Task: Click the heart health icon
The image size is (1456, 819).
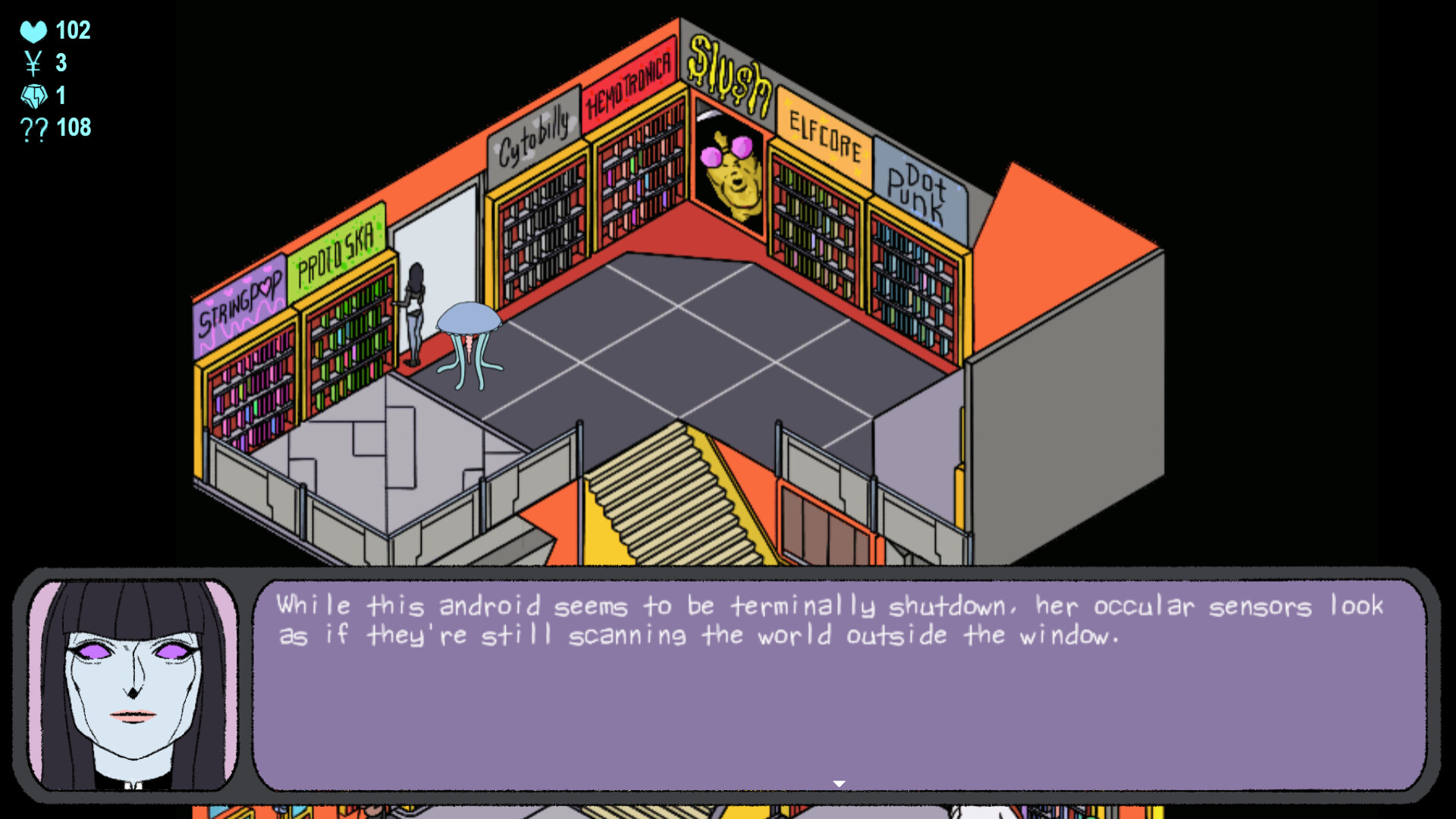Action: pos(33,31)
